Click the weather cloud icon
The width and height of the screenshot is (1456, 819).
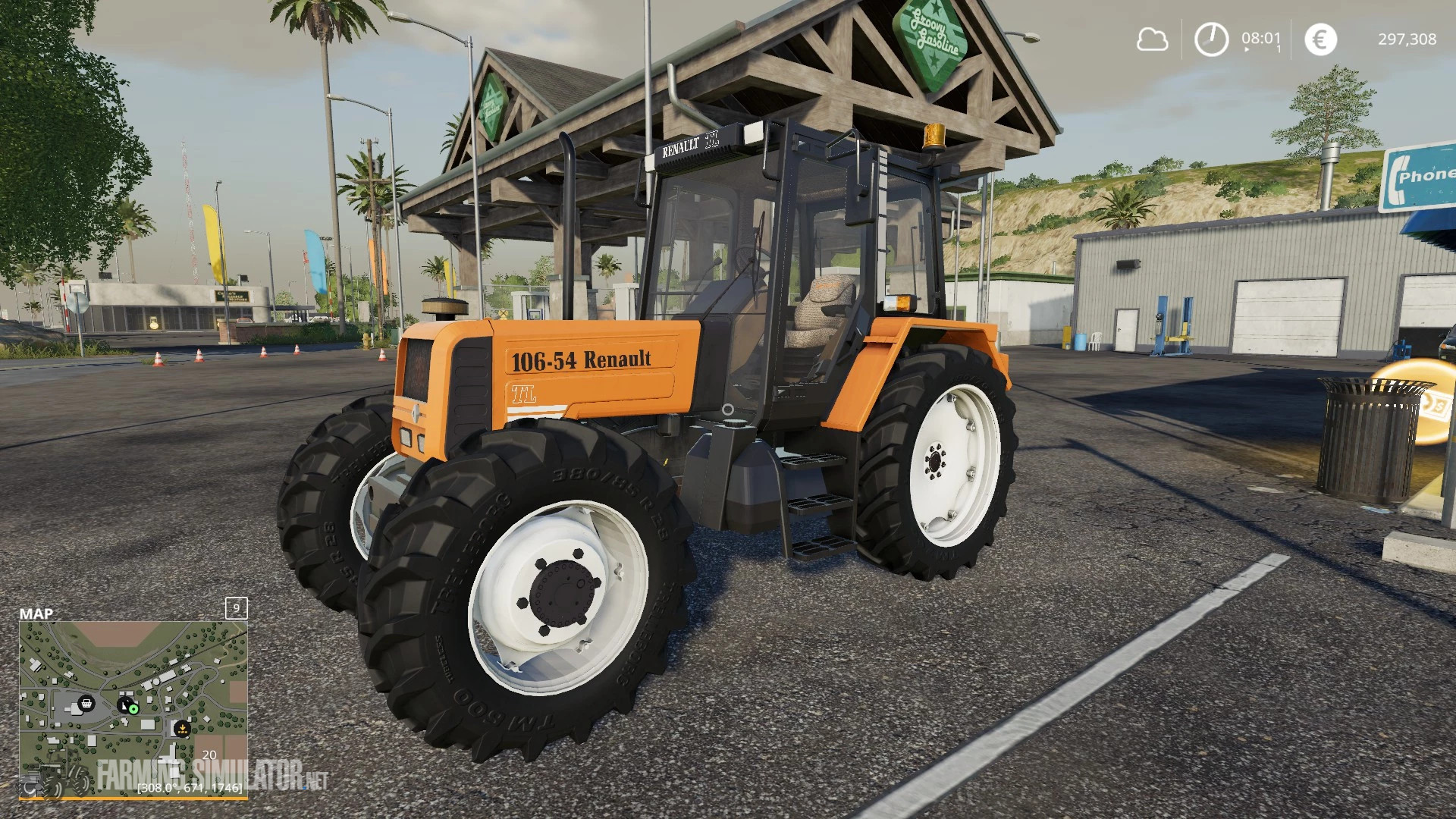click(1153, 39)
